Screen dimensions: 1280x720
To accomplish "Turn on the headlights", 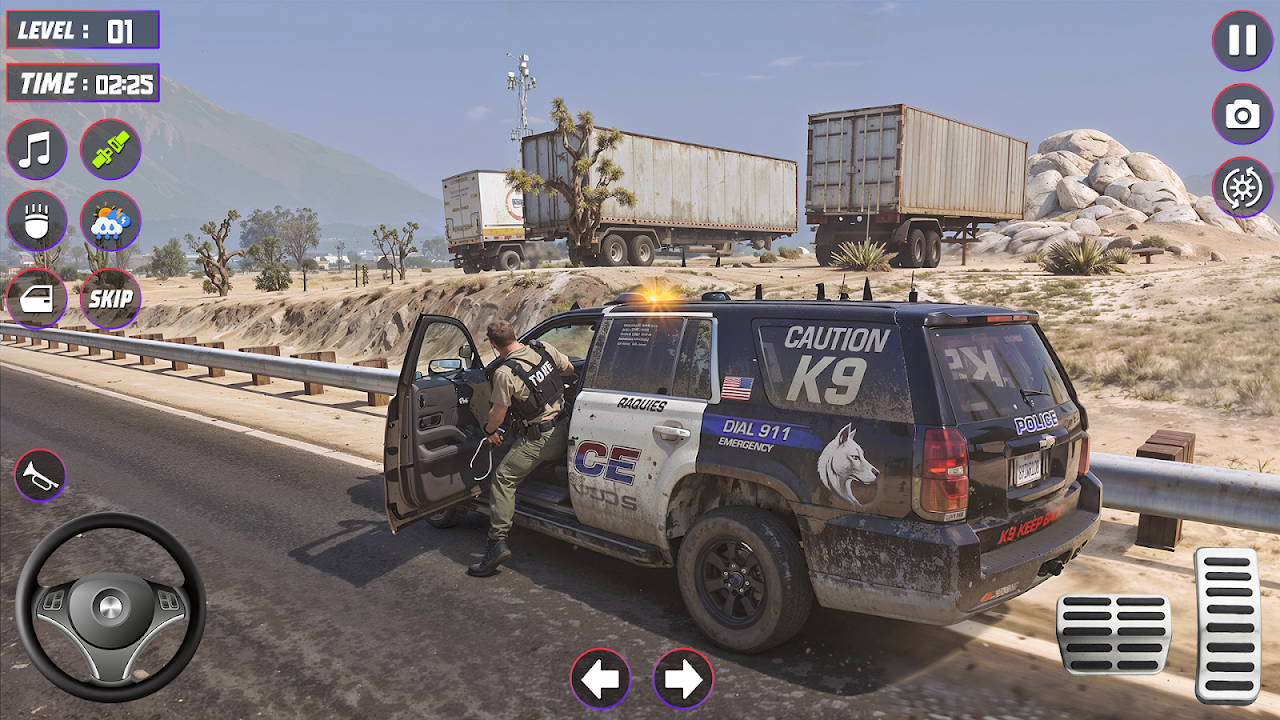I will [37, 221].
